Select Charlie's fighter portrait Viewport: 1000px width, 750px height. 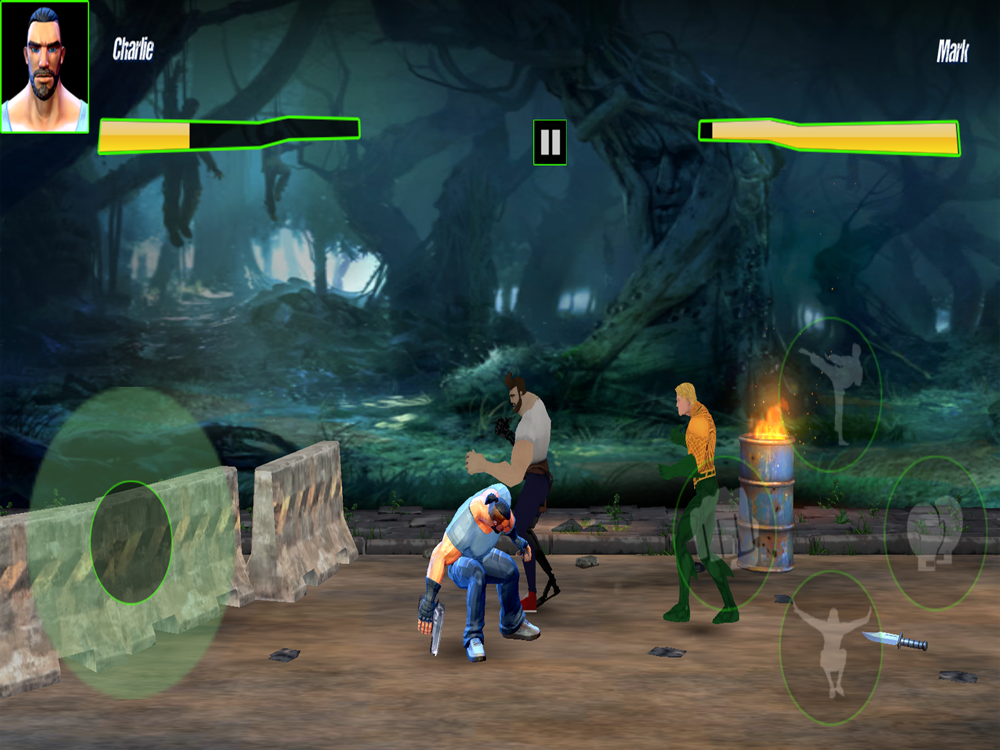45,67
